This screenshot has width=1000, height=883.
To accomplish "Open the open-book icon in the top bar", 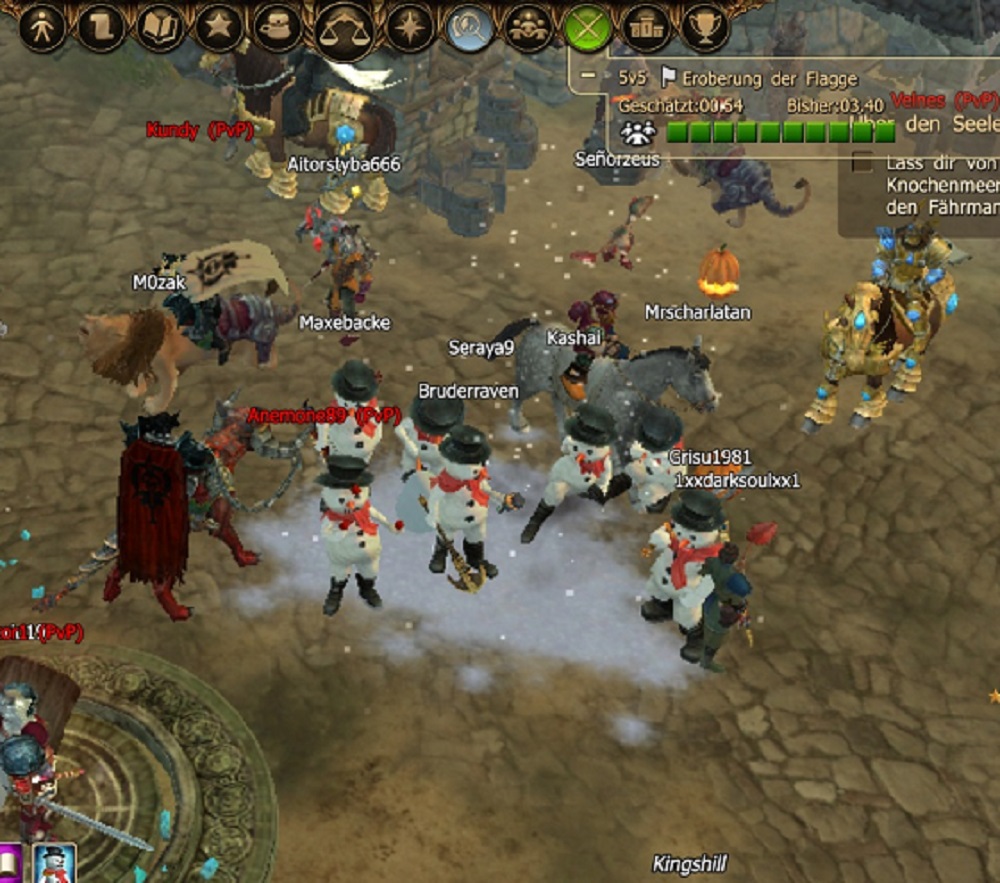I will click(x=159, y=29).
